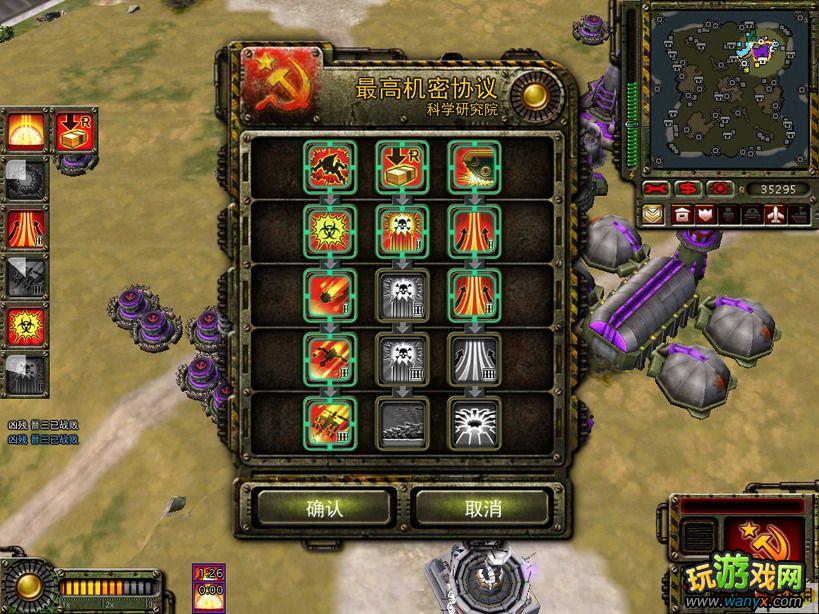
Task: Activate sell mode with the dollar button
Action: click(x=688, y=188)
